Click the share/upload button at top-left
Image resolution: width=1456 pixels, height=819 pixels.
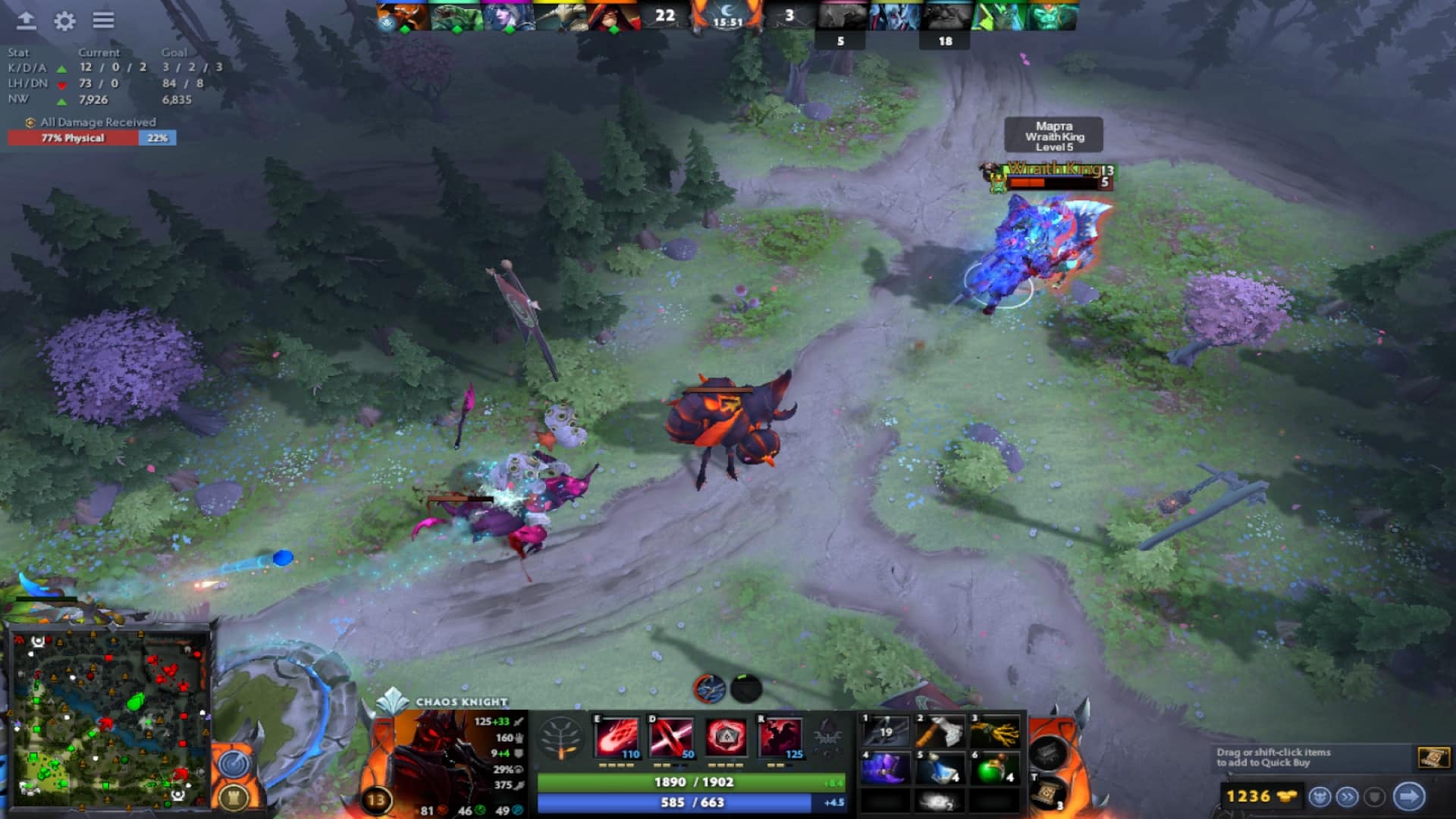27,22
